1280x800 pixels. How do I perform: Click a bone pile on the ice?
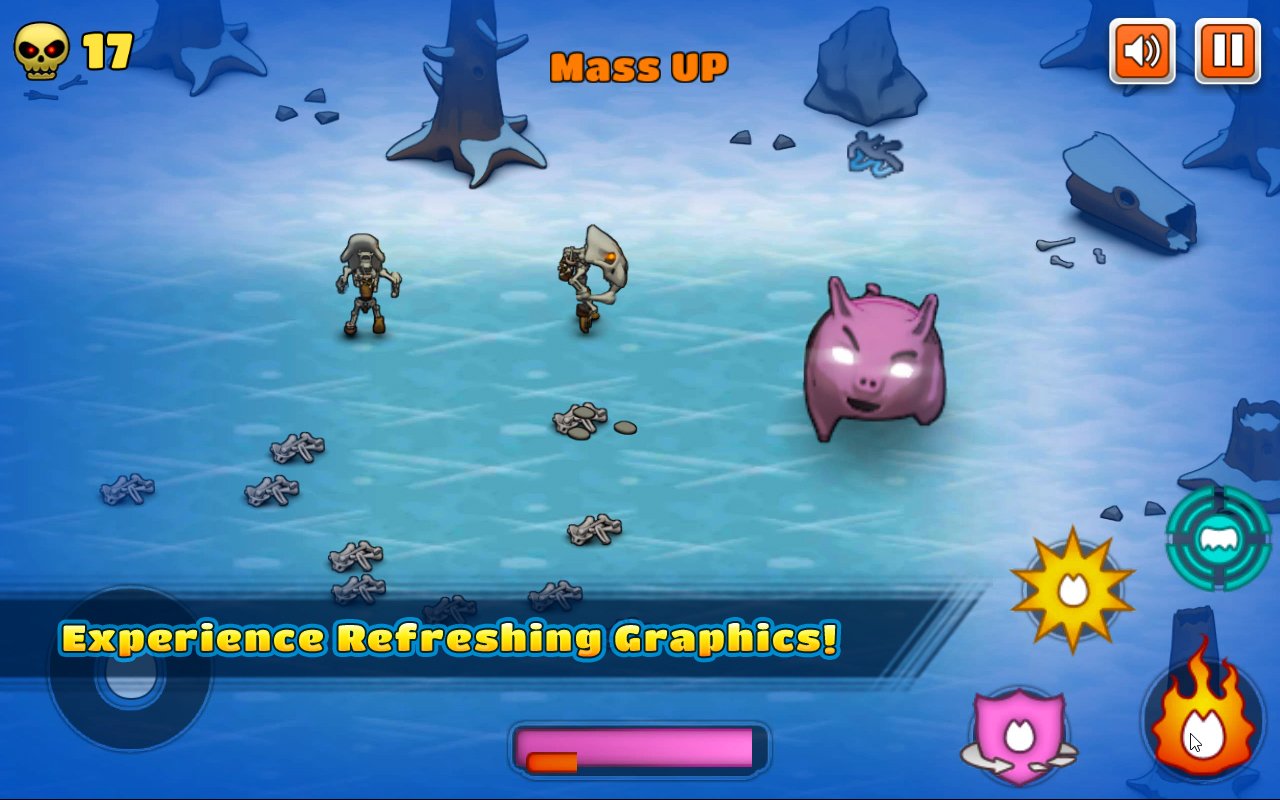[x=580, y=420]
